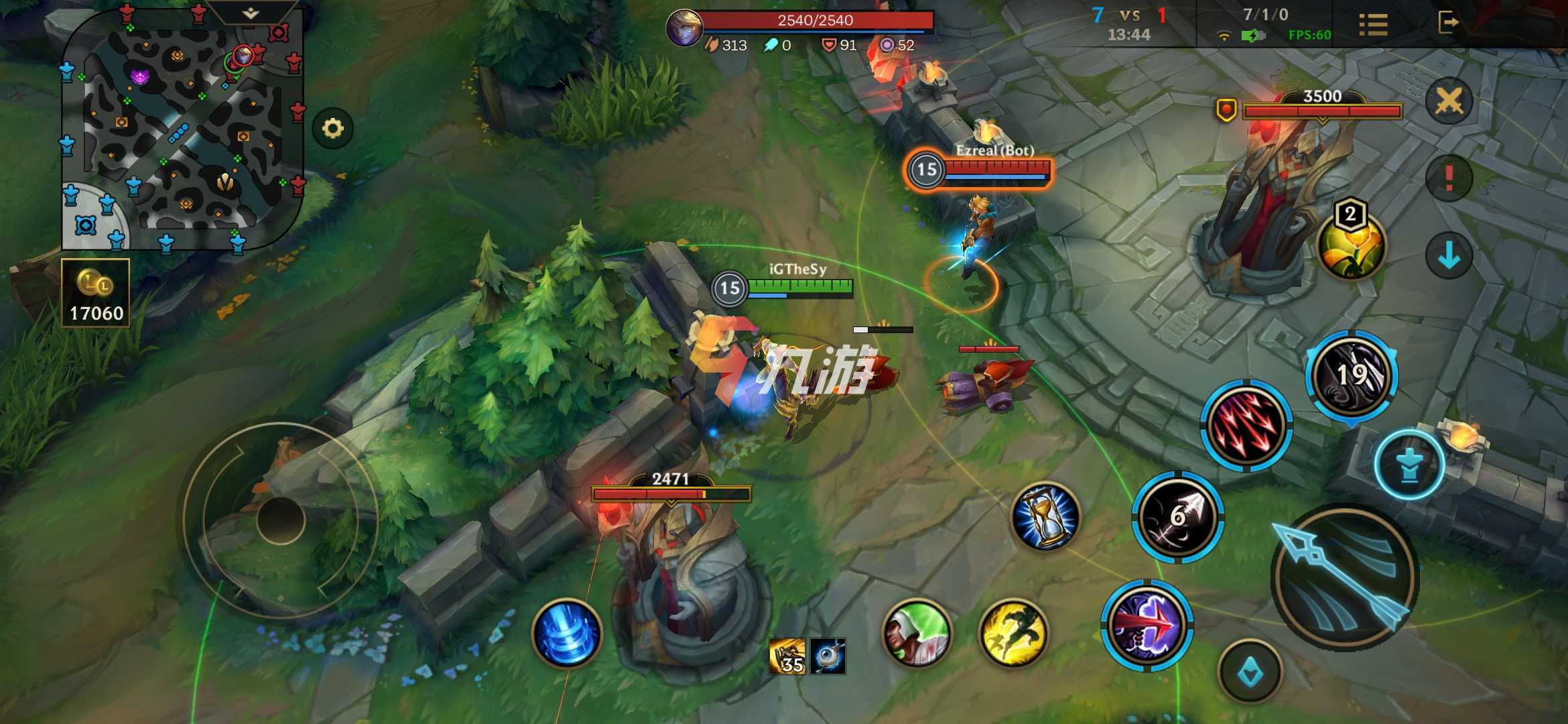
Task: Open the scoreboard list
Action: pyautogui.click(x=1373, y=25)
